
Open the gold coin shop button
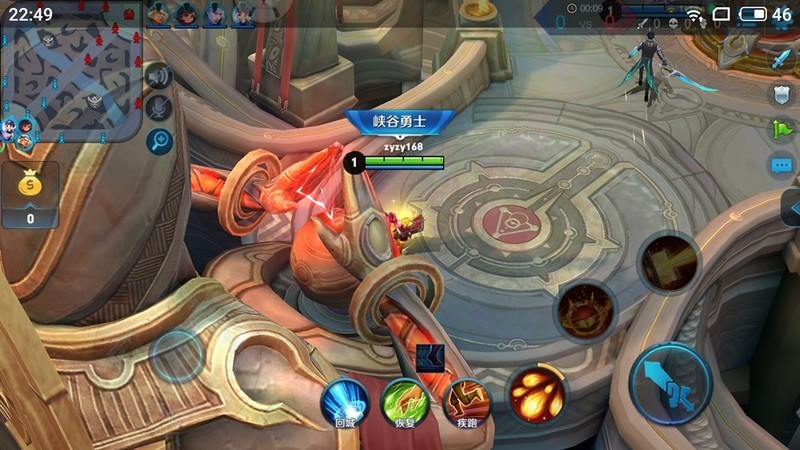click(x=29, y=193)
